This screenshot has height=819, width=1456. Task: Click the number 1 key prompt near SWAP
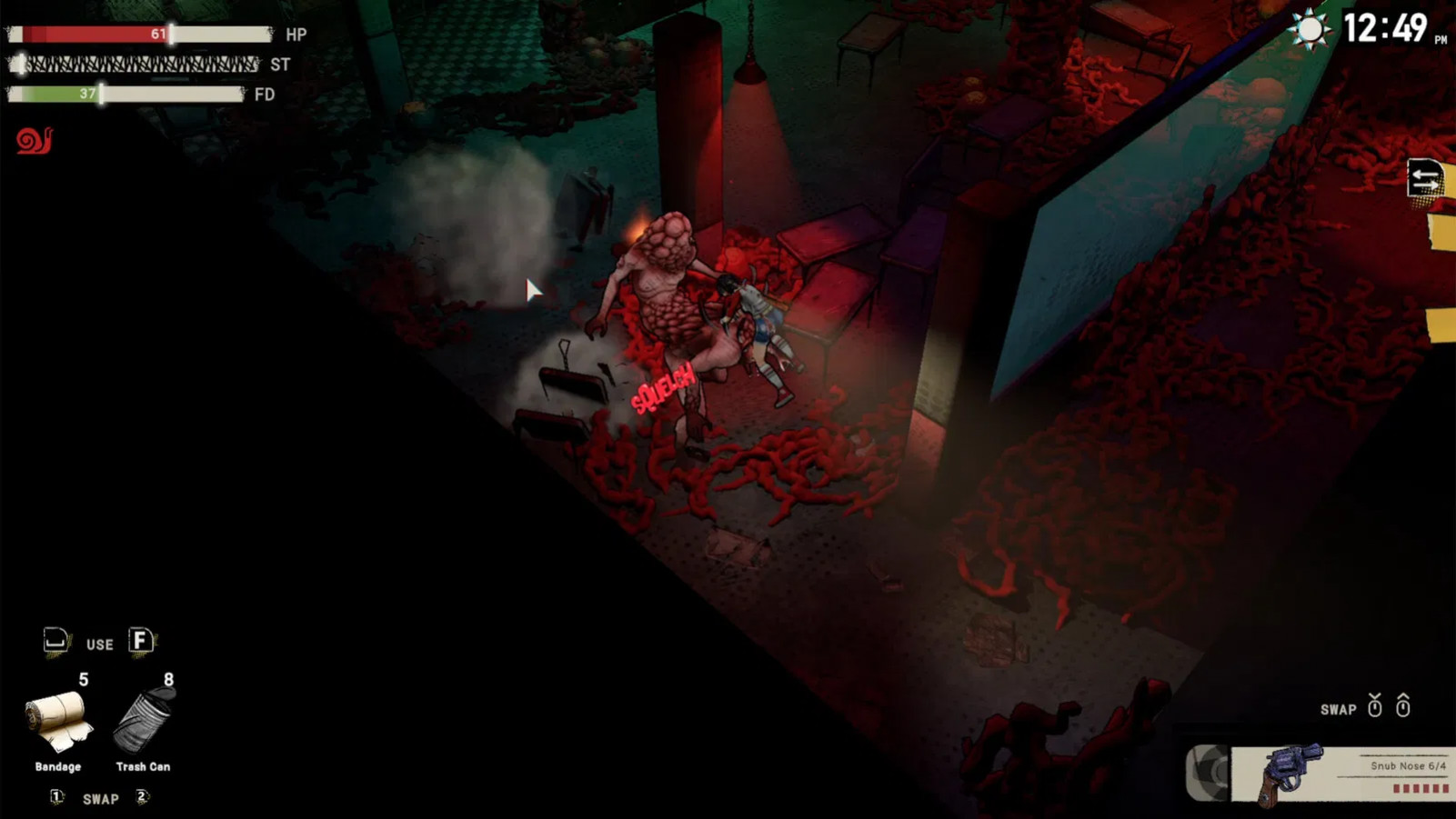(x=55, y=795)
